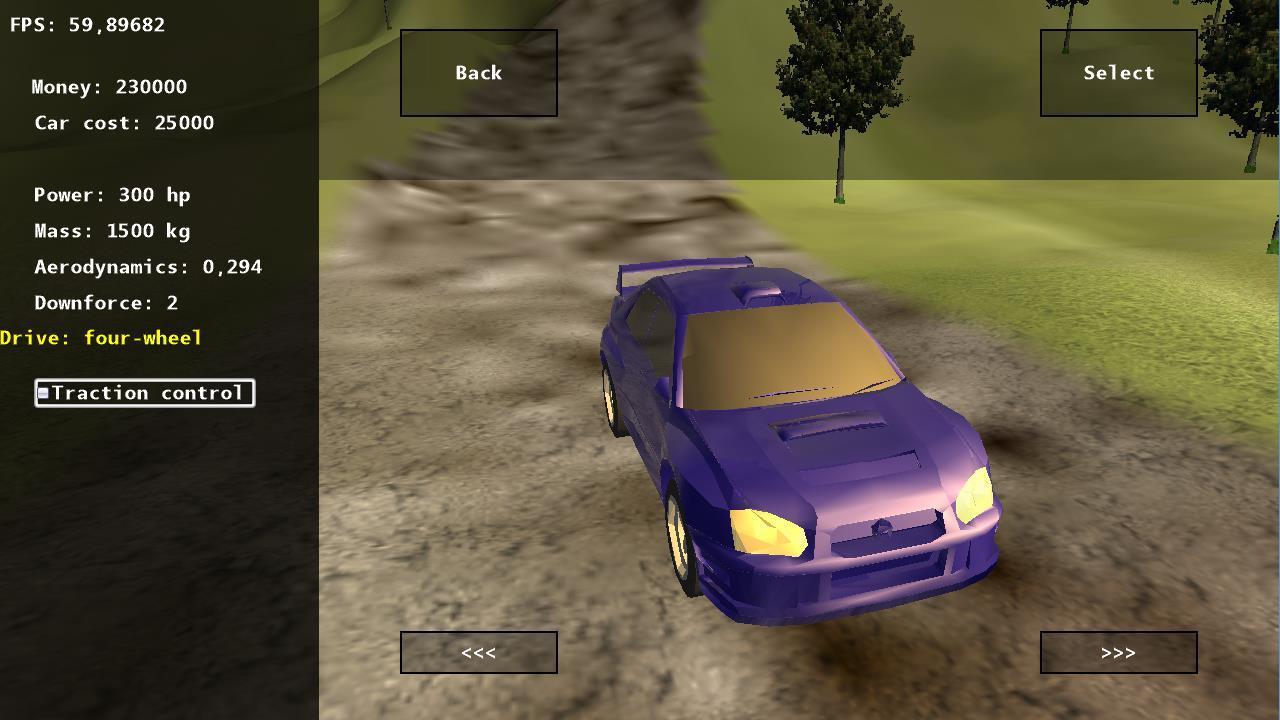Confirm the car with Select
Screen dimensions: 1280x720
(x=1117, y=72)
